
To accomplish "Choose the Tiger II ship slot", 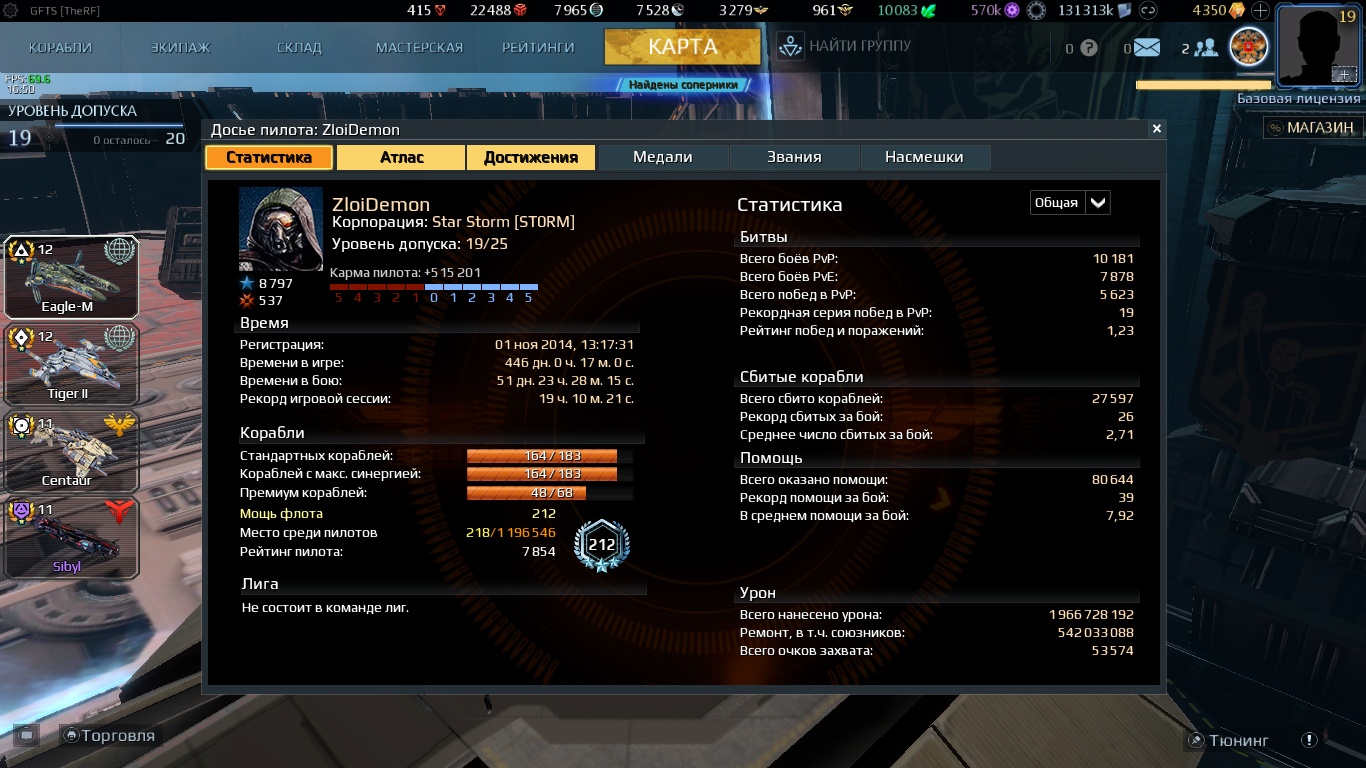I will click(x=70, y=364).
